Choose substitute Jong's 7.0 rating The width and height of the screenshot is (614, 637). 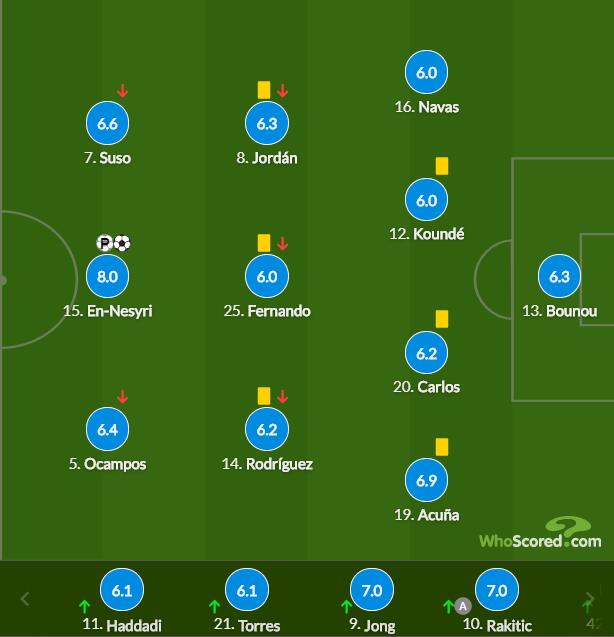[x=370, y=591]
